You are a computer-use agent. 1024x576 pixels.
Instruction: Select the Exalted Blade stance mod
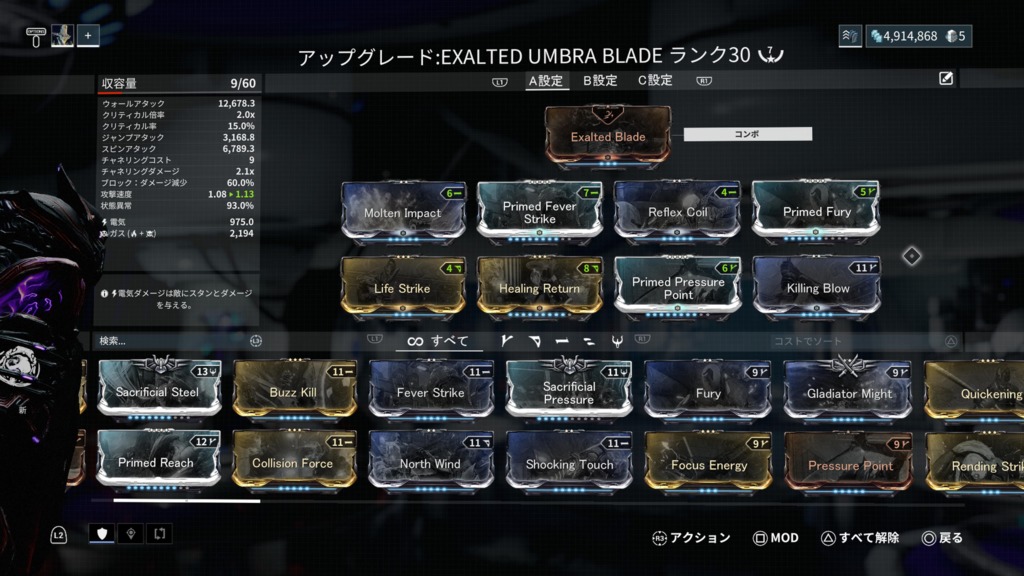click(x=608, y=136)
